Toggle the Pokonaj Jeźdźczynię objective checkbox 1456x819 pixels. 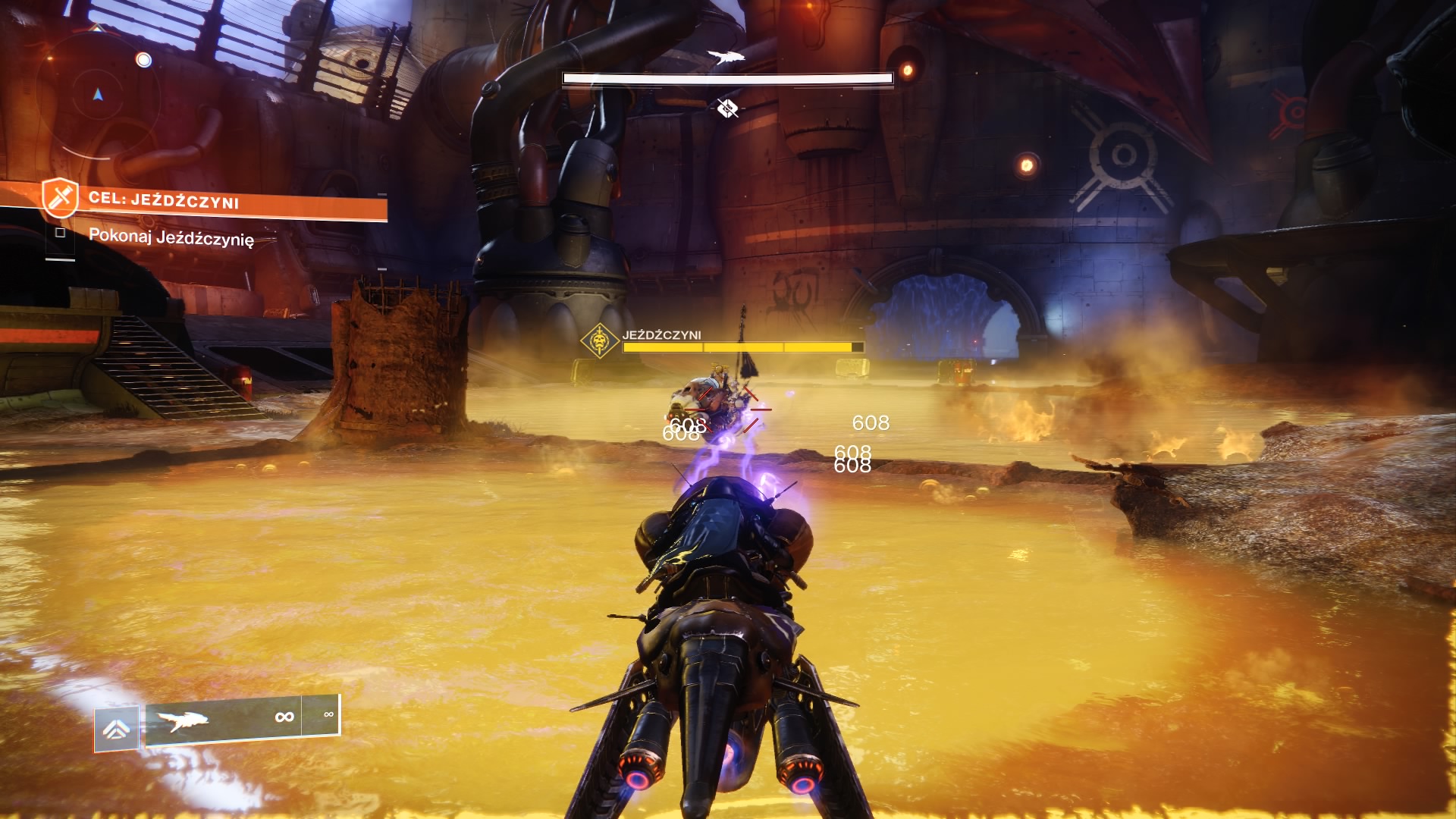click(61, 233)
